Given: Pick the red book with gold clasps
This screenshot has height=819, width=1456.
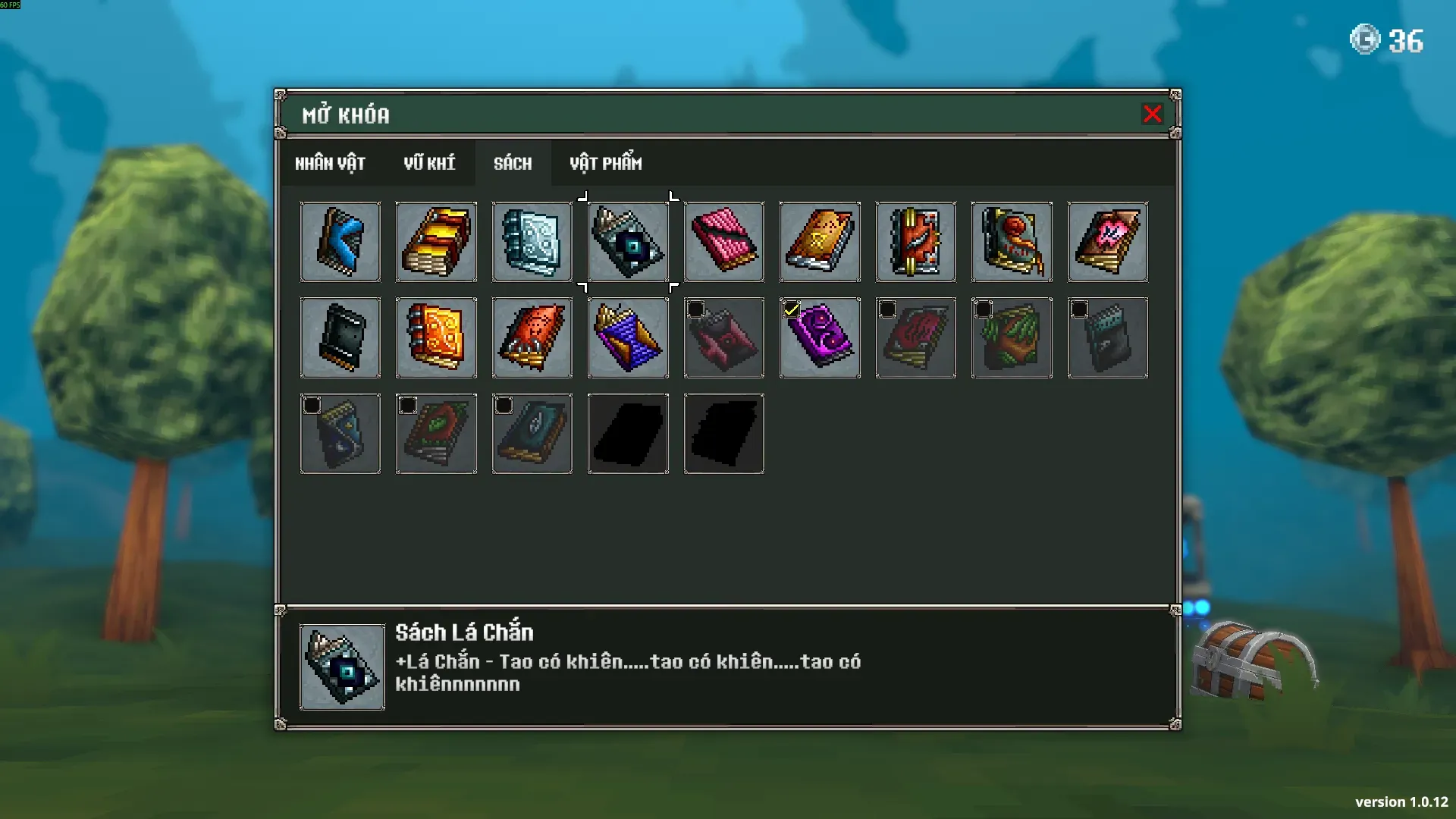Looking at the screenshot, I should (916, 242).
